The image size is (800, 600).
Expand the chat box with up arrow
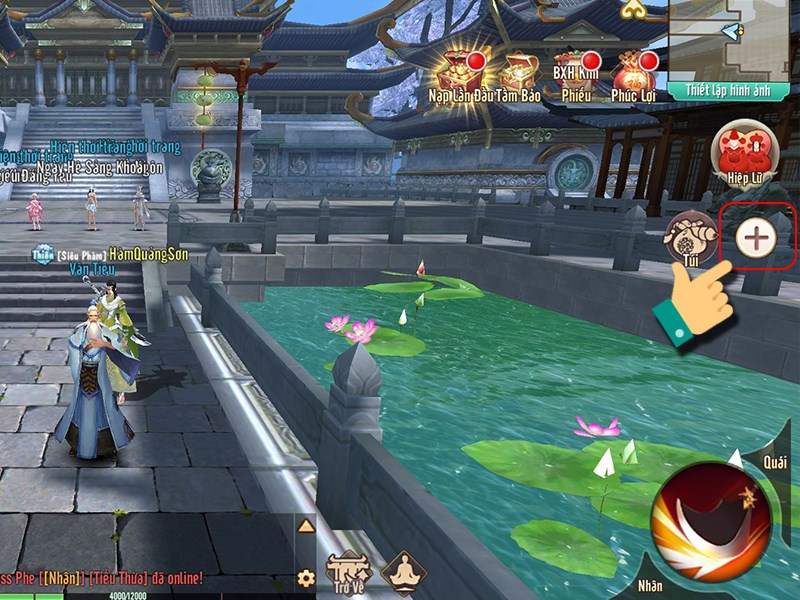306,526
